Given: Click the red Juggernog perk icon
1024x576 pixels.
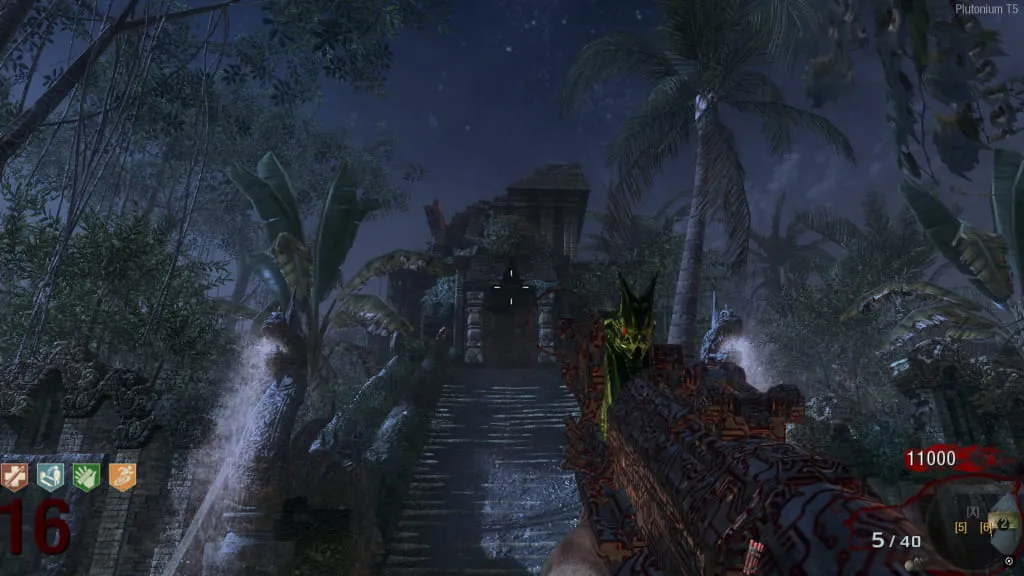Looking at the screenshot, I should [15, 477].
